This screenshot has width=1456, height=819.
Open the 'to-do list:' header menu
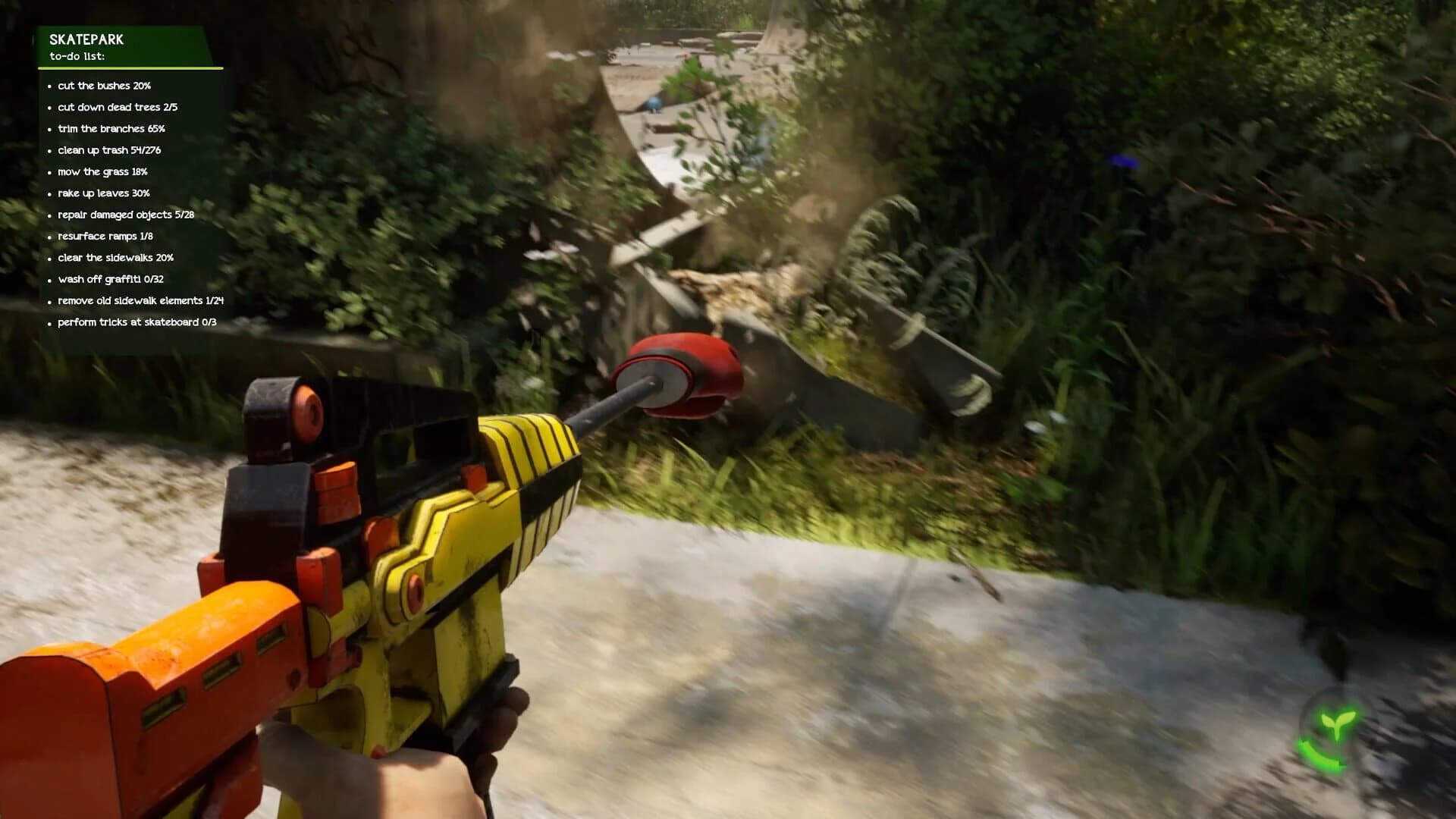76,55
